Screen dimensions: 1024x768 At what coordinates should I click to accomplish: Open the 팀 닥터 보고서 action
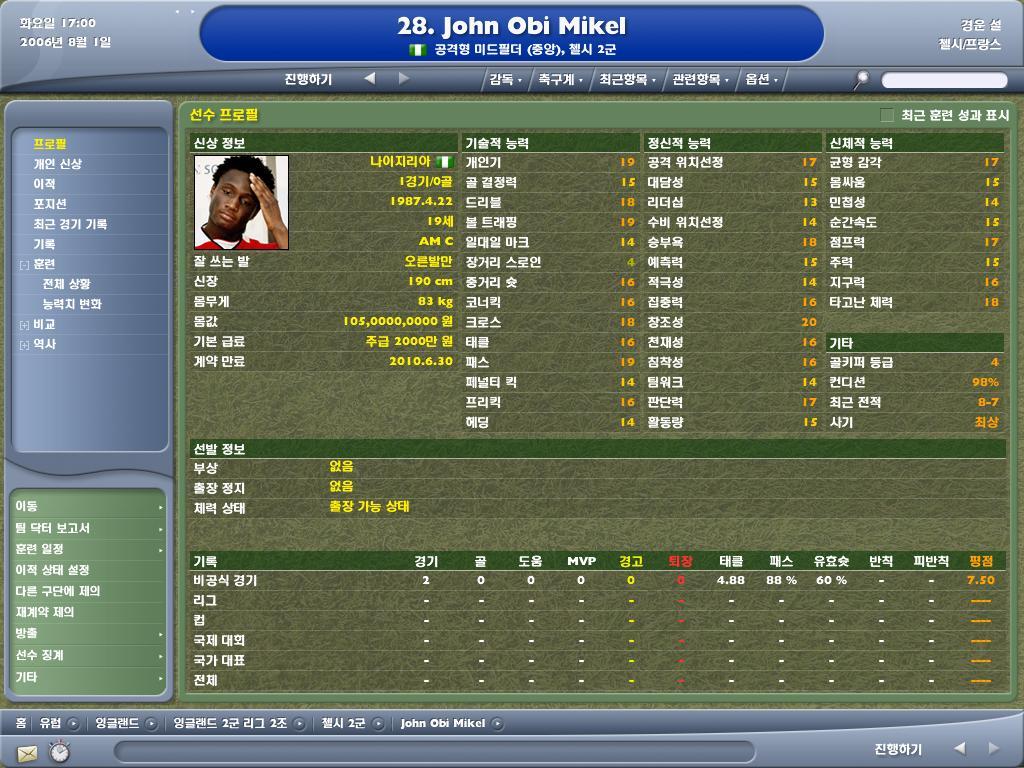tap(52, 528)
